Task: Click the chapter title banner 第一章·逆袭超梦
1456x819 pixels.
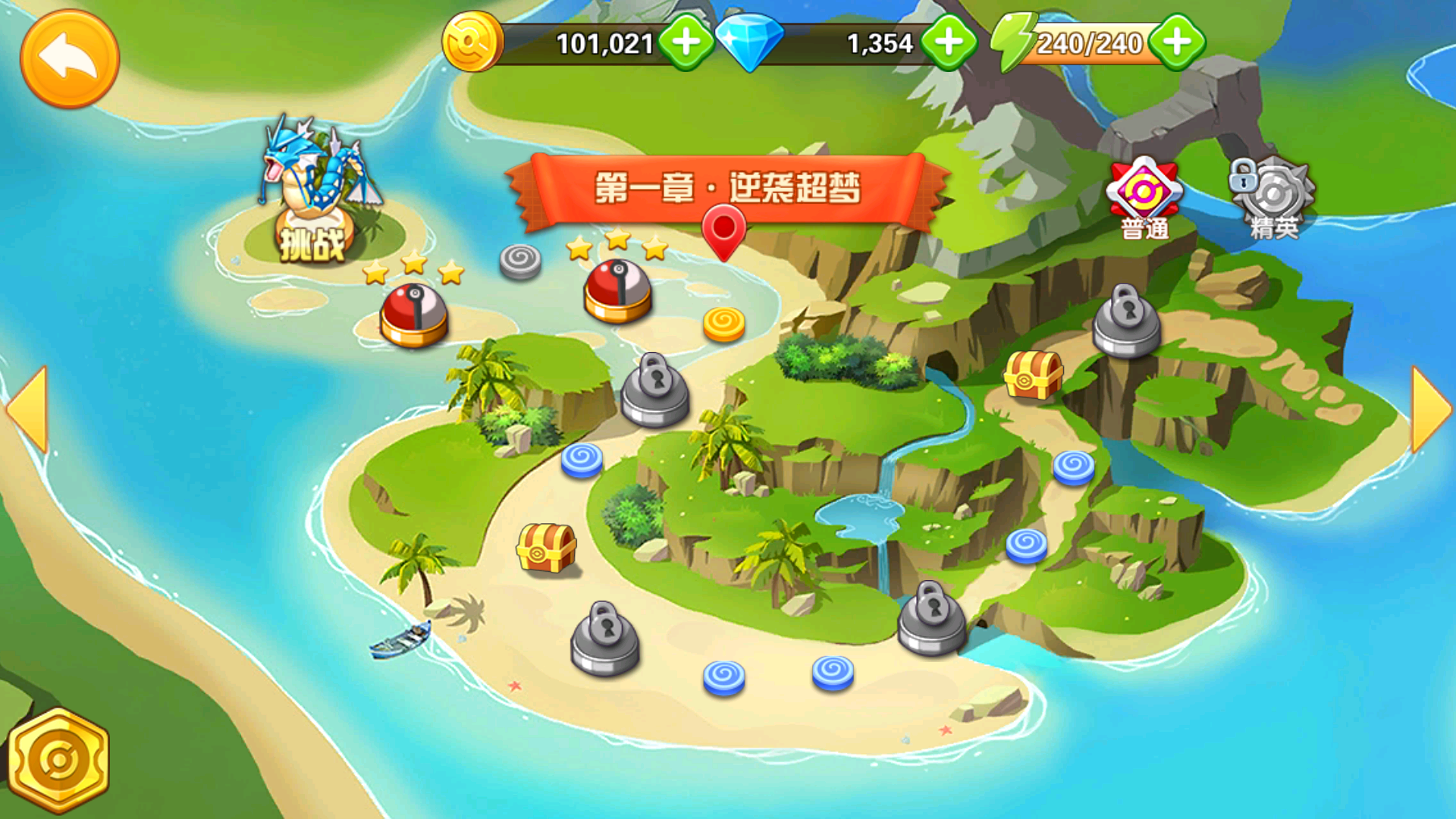Action: coord(726,188)
